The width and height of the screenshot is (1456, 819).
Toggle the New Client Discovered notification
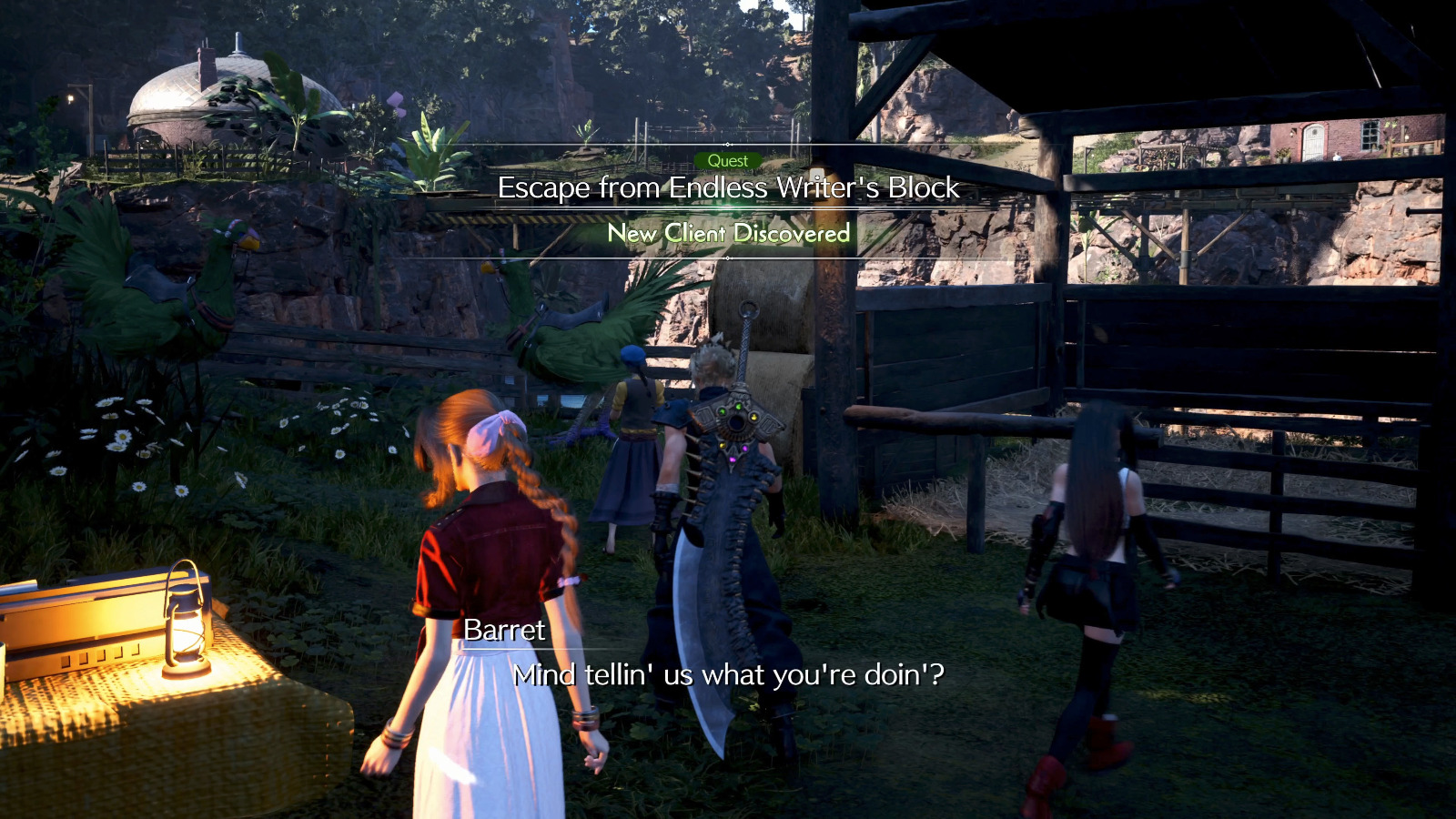click(x=728, y=234)
